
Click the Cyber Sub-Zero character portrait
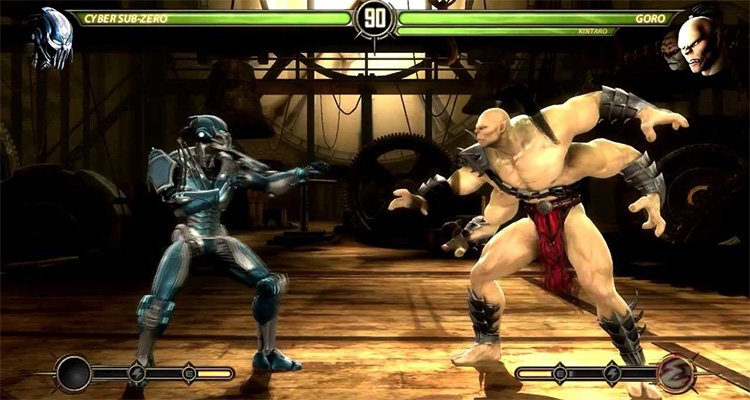(51, 40)
